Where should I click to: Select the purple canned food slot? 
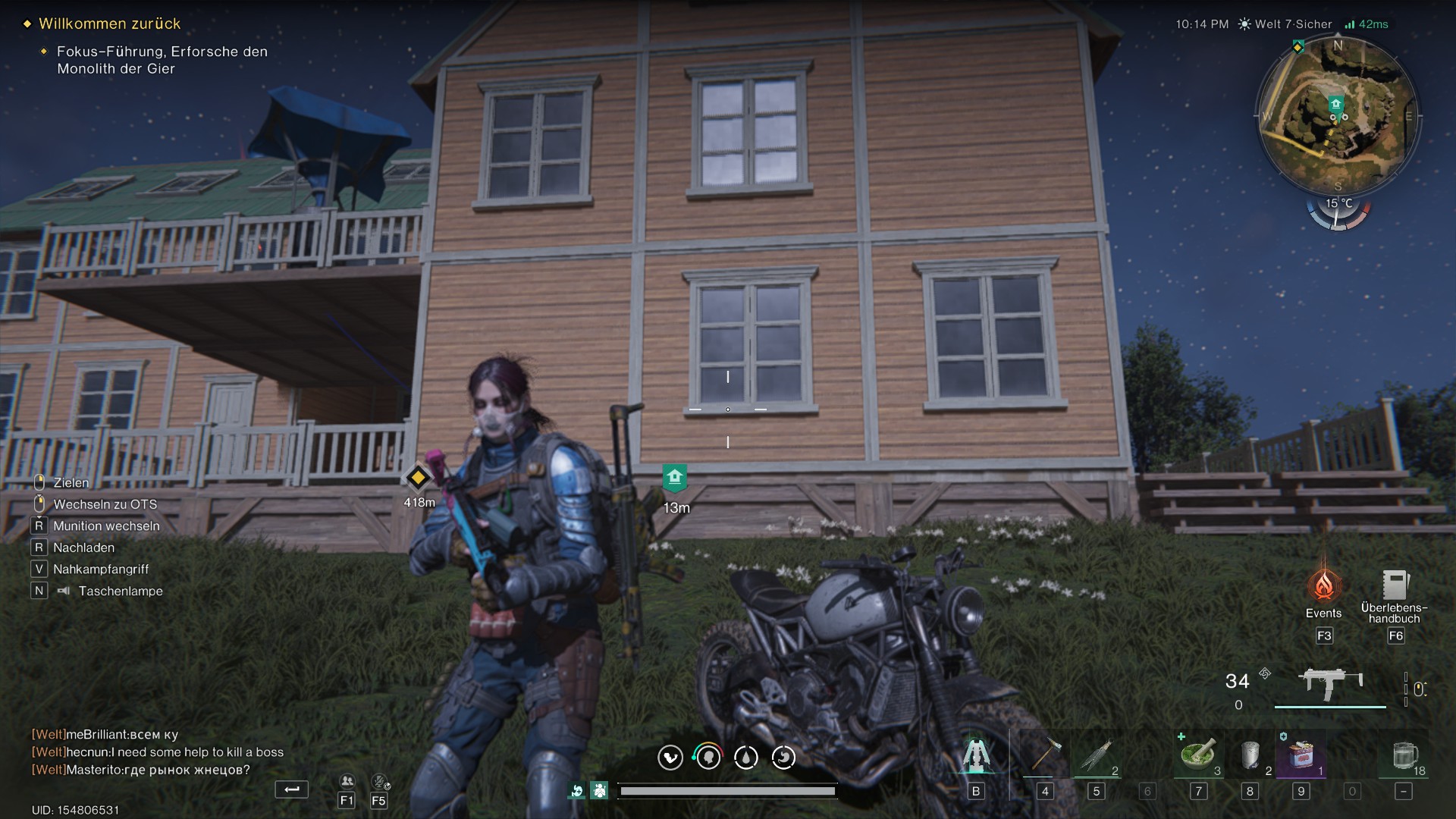pyautogui.click(x=1301, y=755)
